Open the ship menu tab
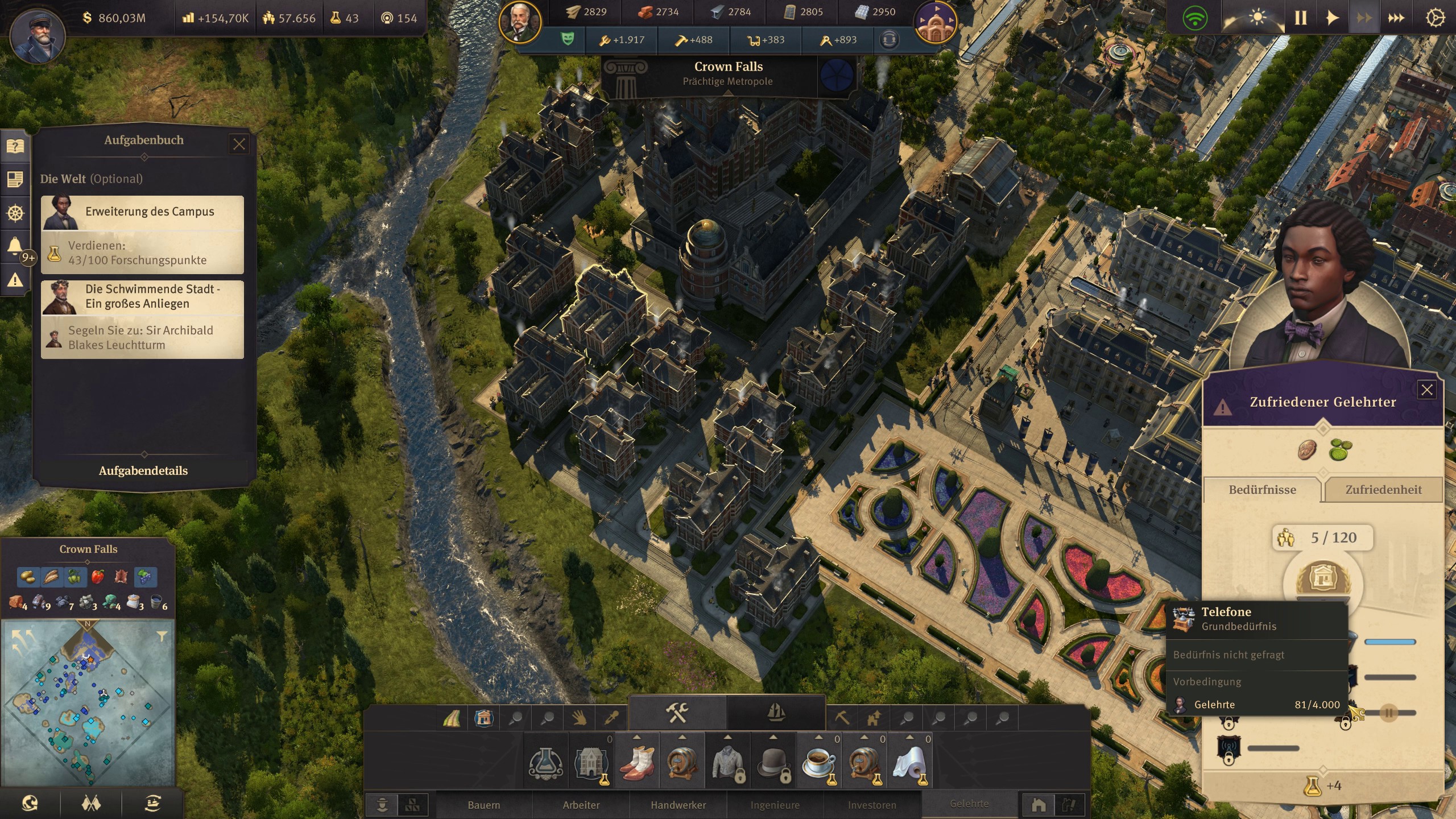The height and width of the screenshot is (819, 1456). coord(776,712)
